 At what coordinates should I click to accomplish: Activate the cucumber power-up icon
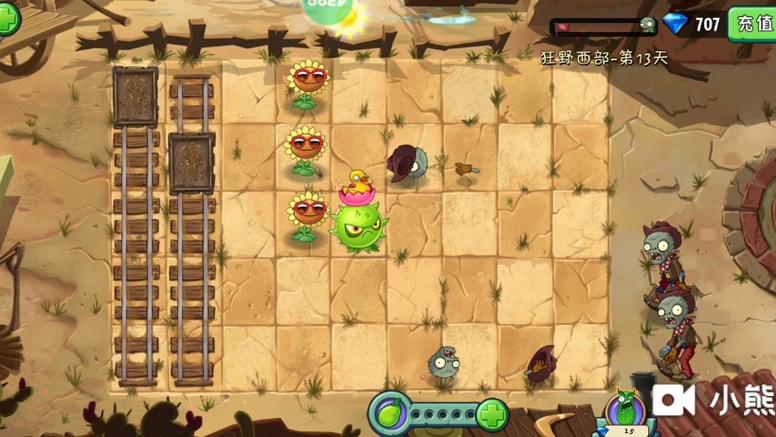pos(628,412)
